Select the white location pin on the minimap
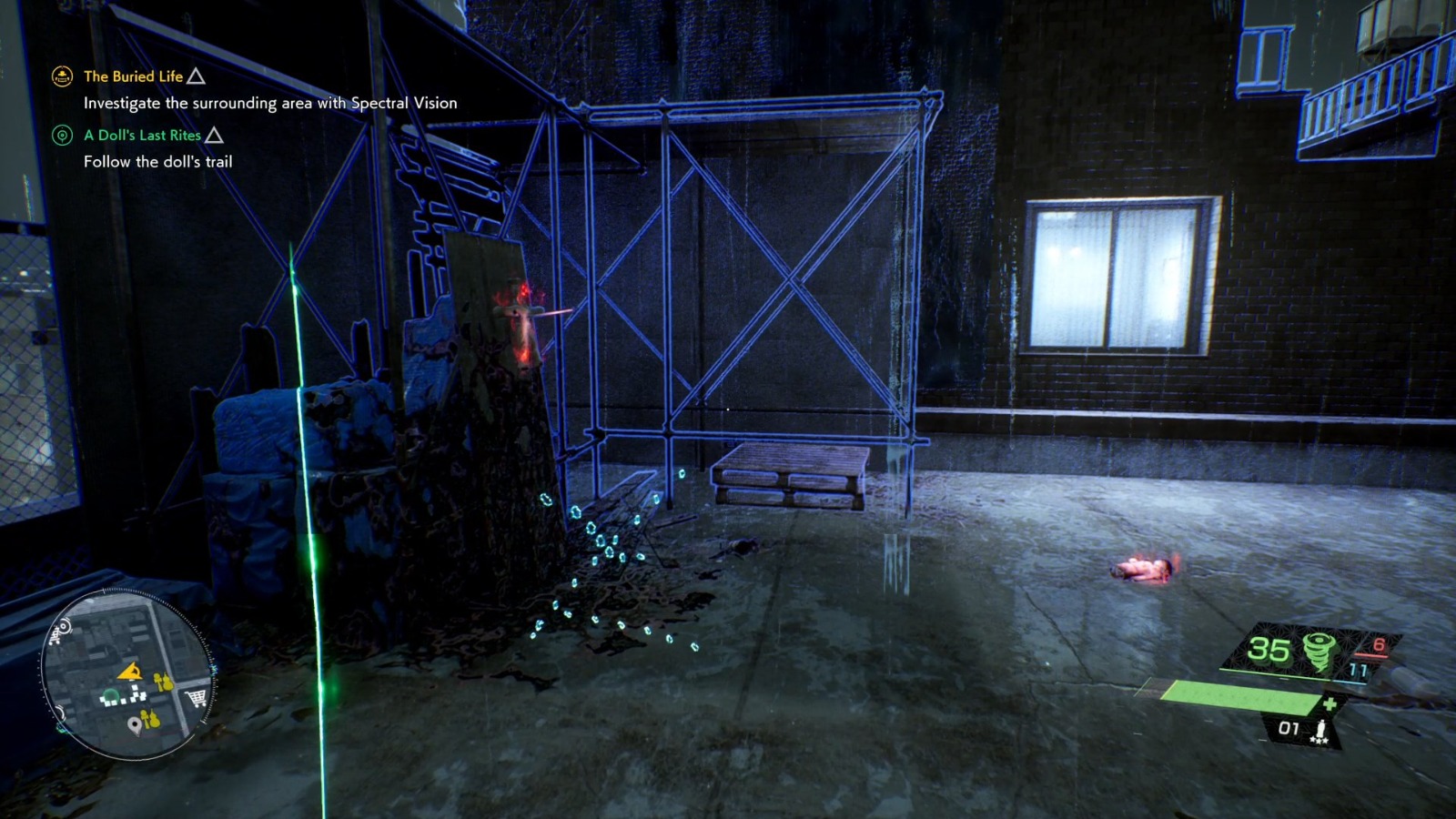 (x=135, y=725)
